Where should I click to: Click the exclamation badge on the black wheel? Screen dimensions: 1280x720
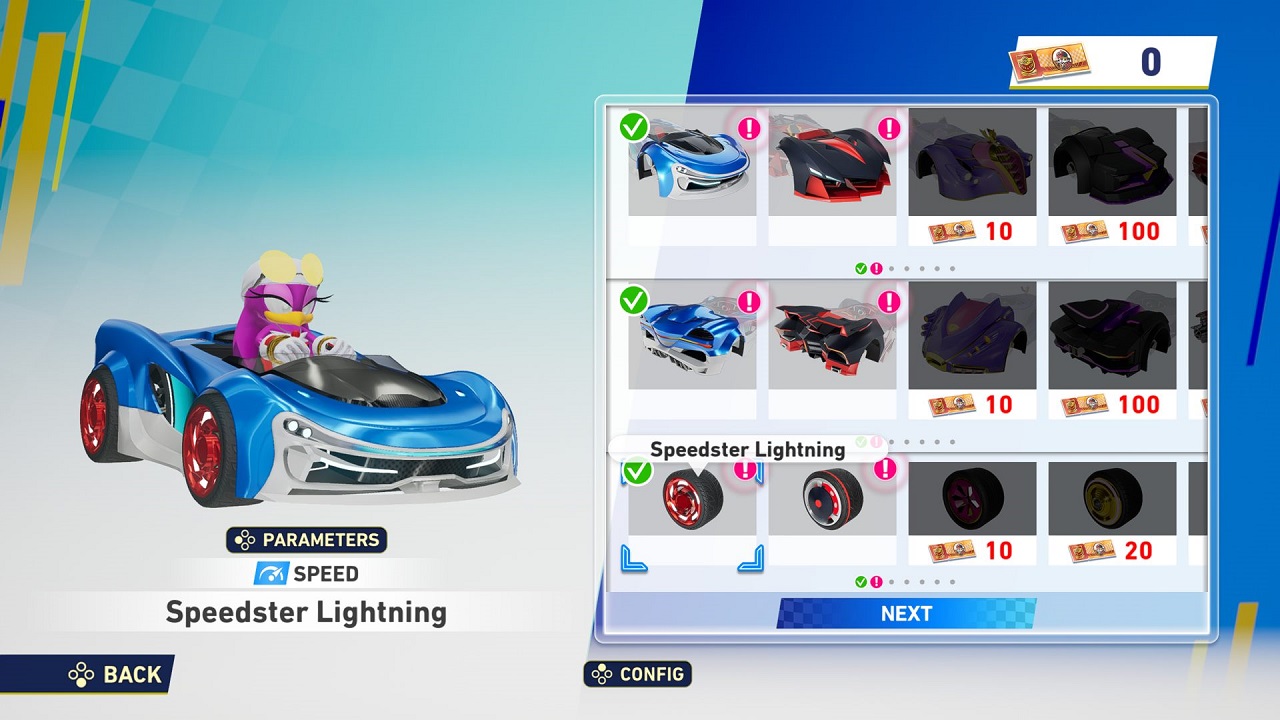[884, 470]
